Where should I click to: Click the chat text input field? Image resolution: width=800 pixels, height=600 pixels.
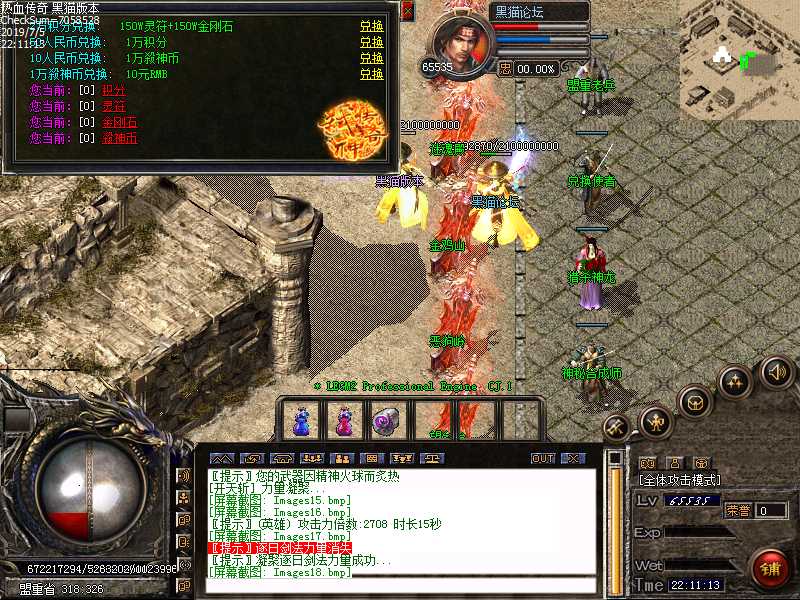tap(400, 586)
